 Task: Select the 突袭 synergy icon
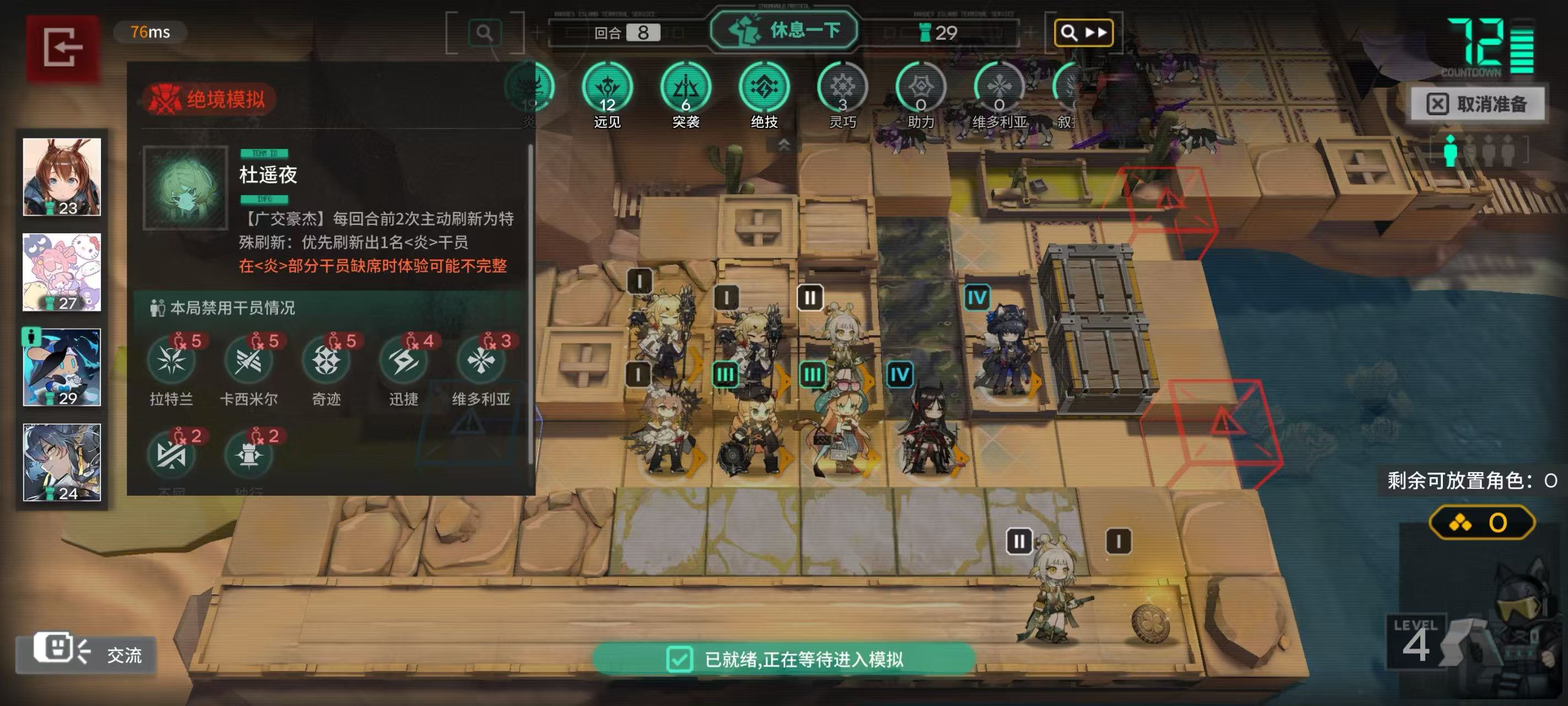(x=685, y=88)
